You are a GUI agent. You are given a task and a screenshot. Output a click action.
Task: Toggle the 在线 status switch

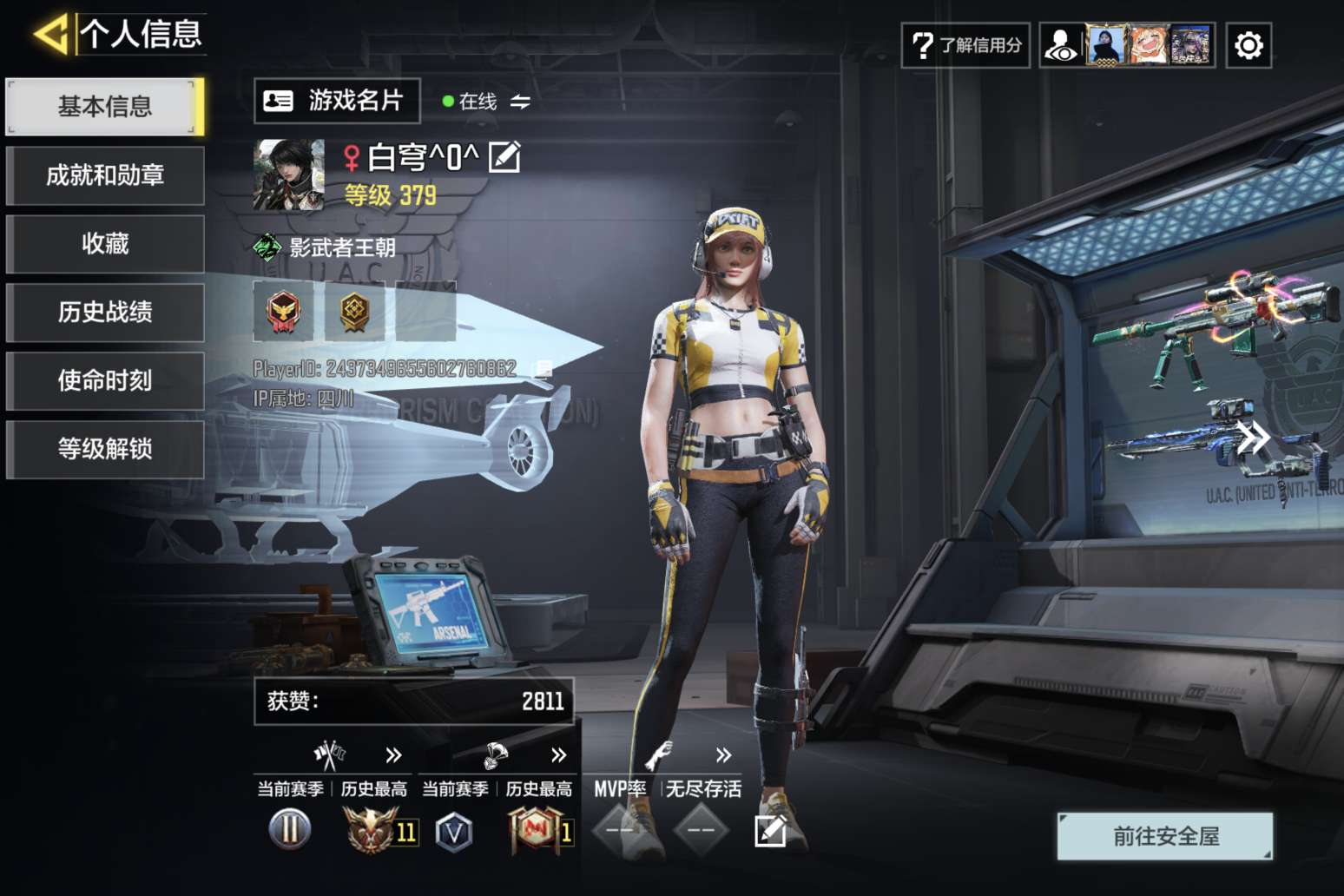pyautogui.click(x=520, y=102)
